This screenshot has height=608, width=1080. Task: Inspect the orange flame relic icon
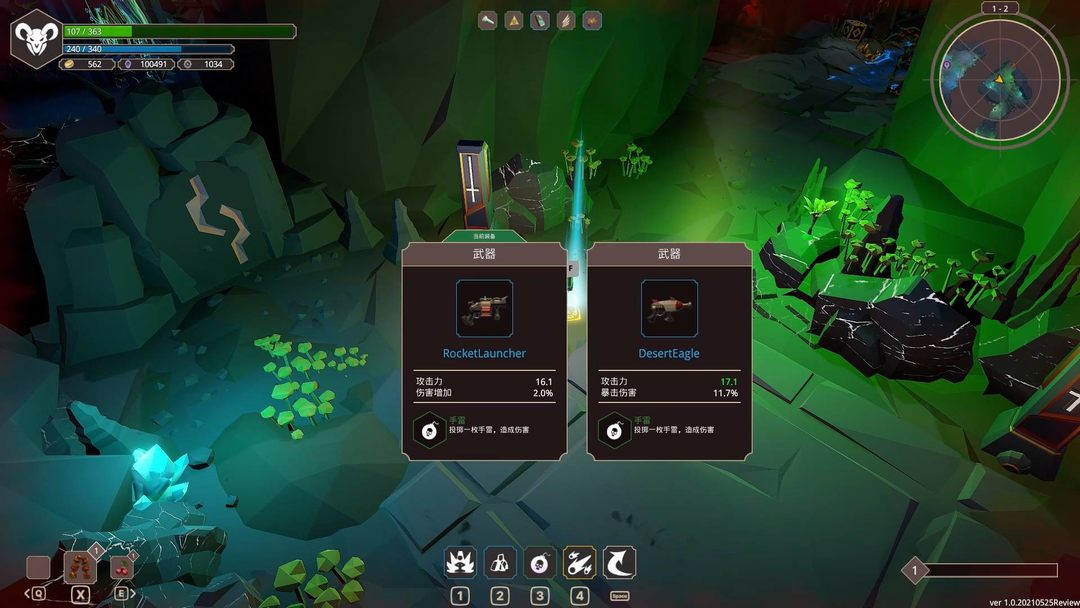click(x=592, y=20)
